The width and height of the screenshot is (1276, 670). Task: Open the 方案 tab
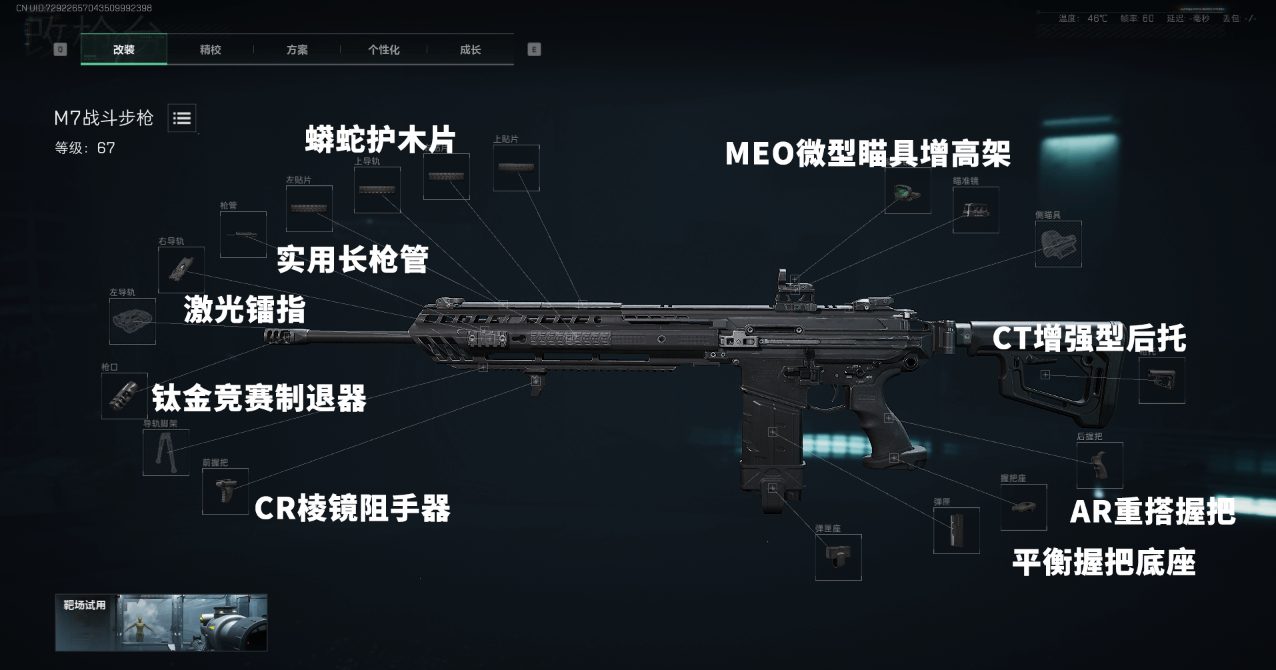tap(297, 49)
